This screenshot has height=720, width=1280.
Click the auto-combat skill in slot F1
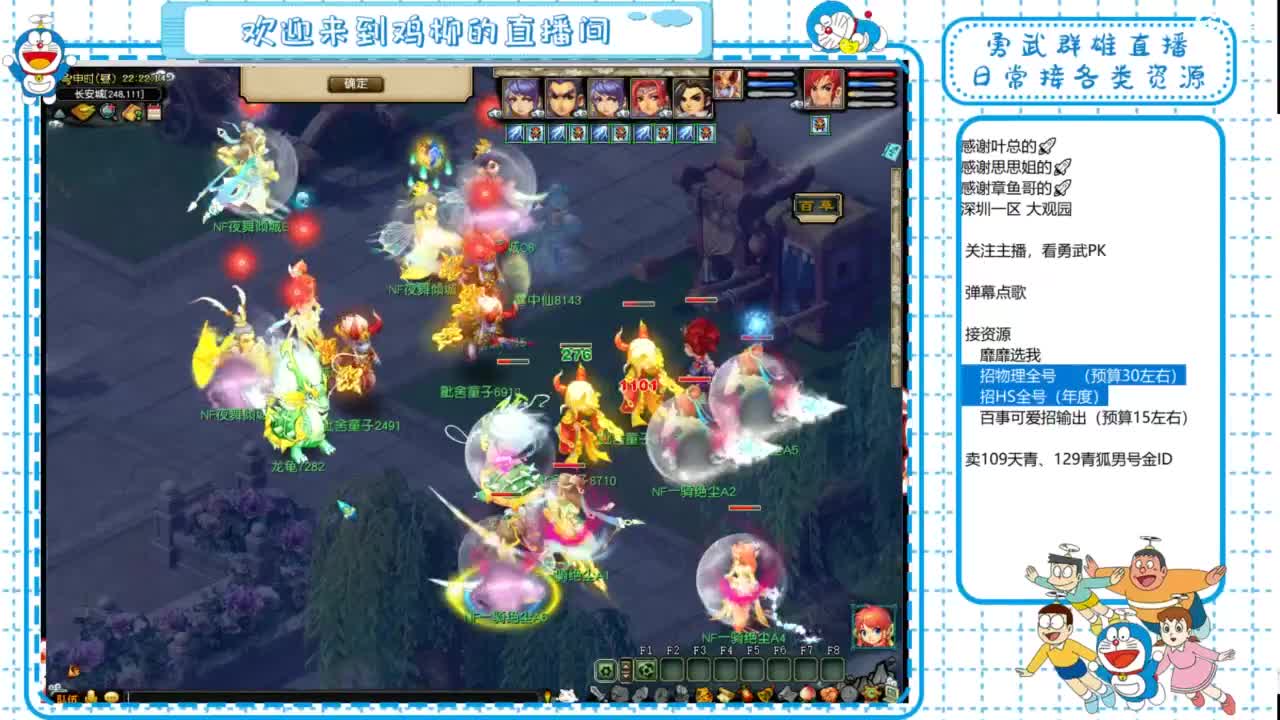(644, 669)
